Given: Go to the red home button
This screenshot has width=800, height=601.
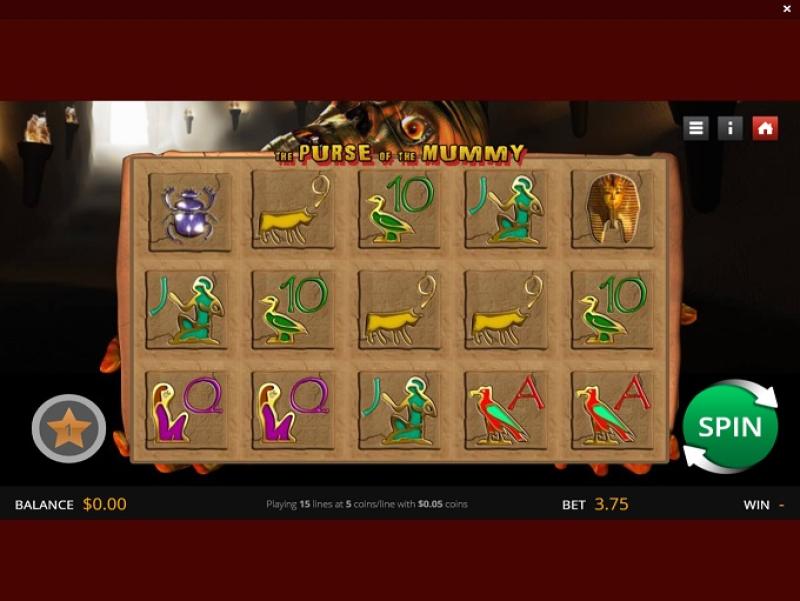Looking at the screenshot, I should [765, 128].
